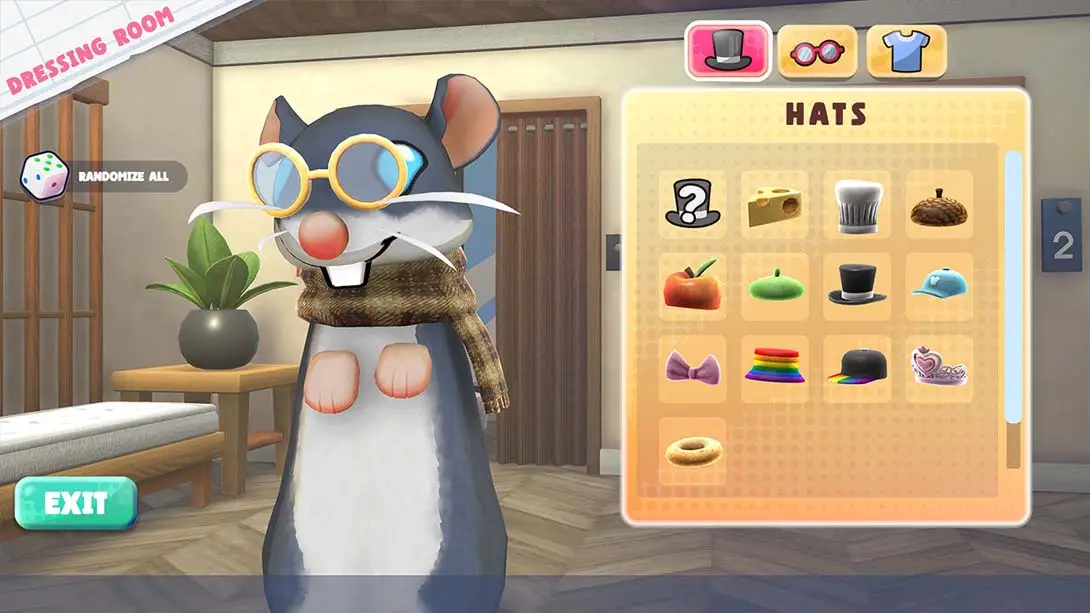Equip the red apple hat

692,286
